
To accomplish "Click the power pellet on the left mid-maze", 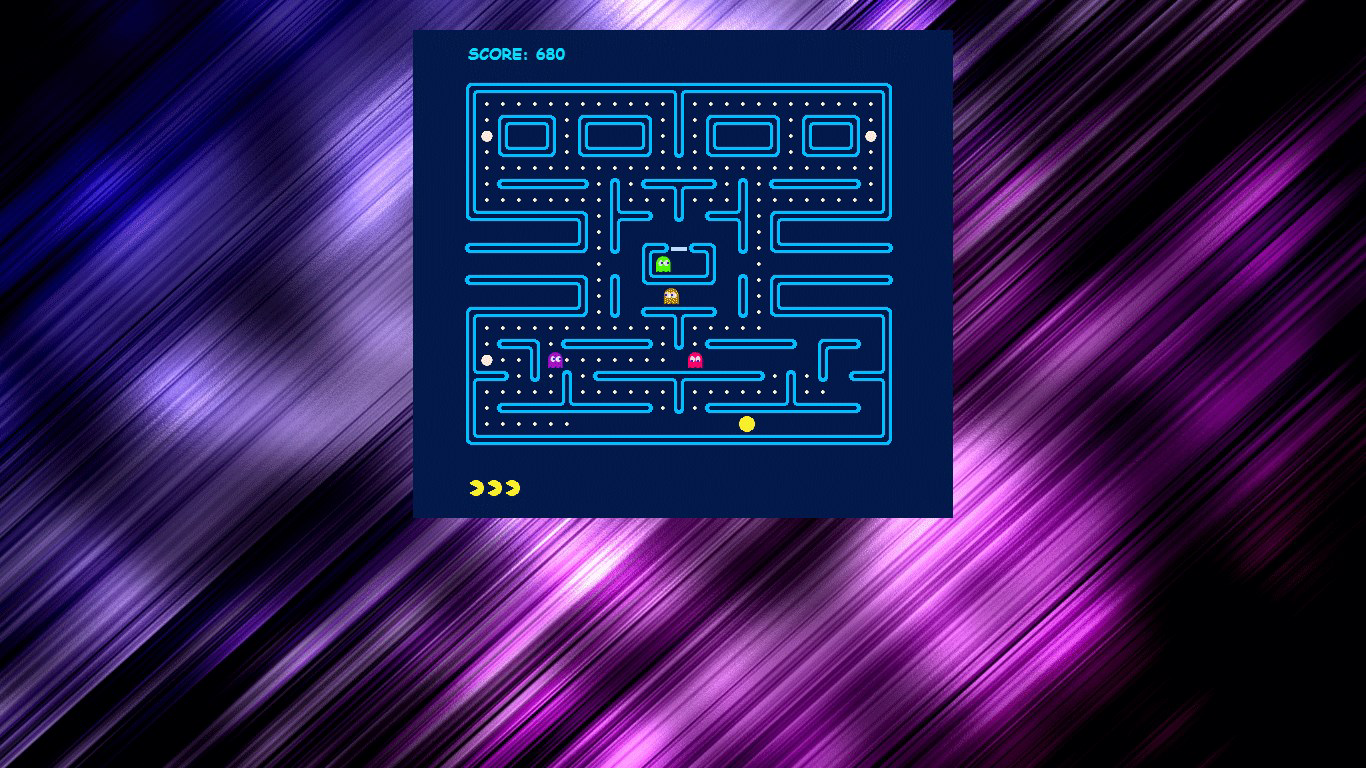I will 486,359.
